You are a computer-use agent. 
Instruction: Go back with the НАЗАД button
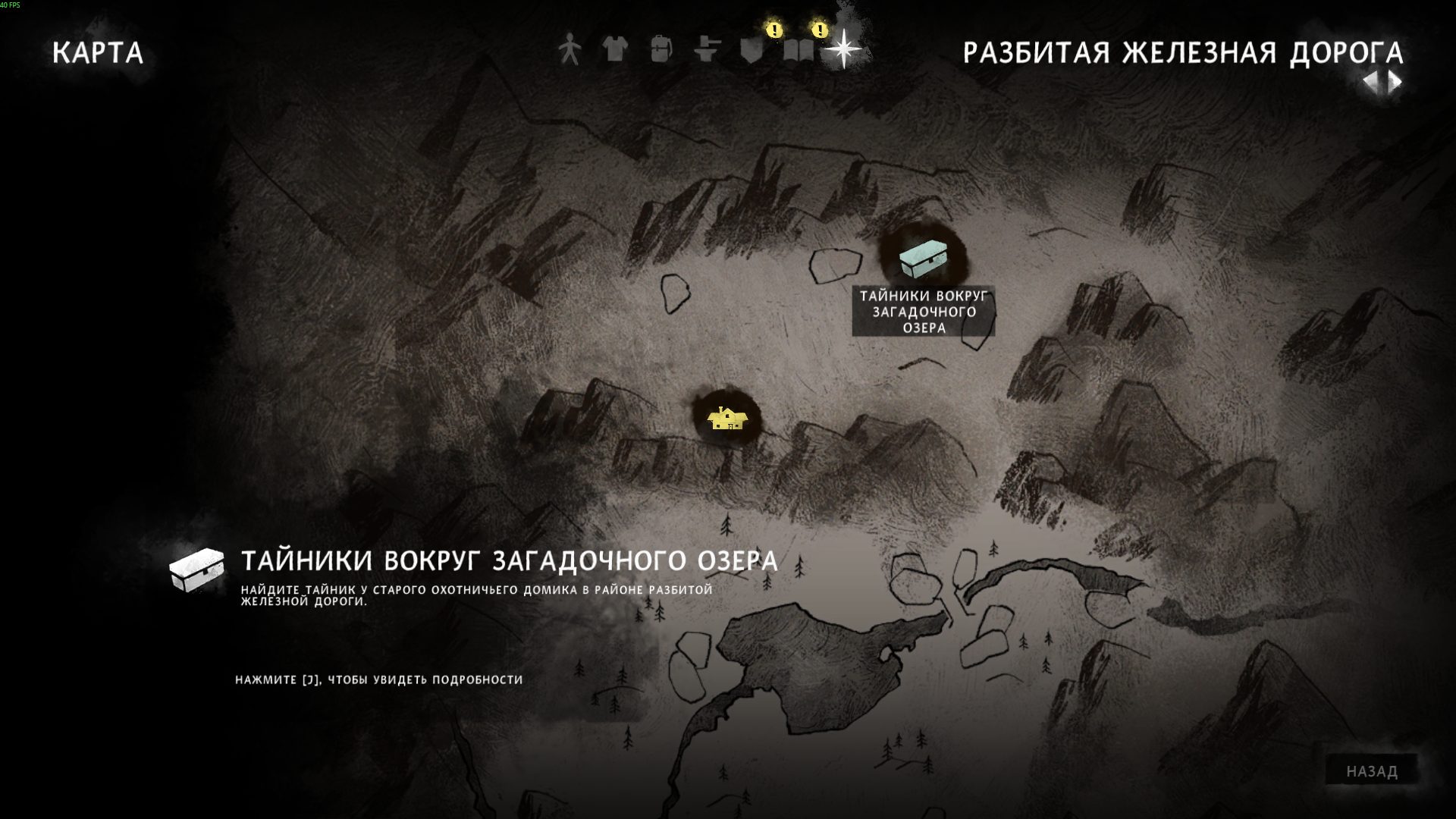tap(1372, 771)
